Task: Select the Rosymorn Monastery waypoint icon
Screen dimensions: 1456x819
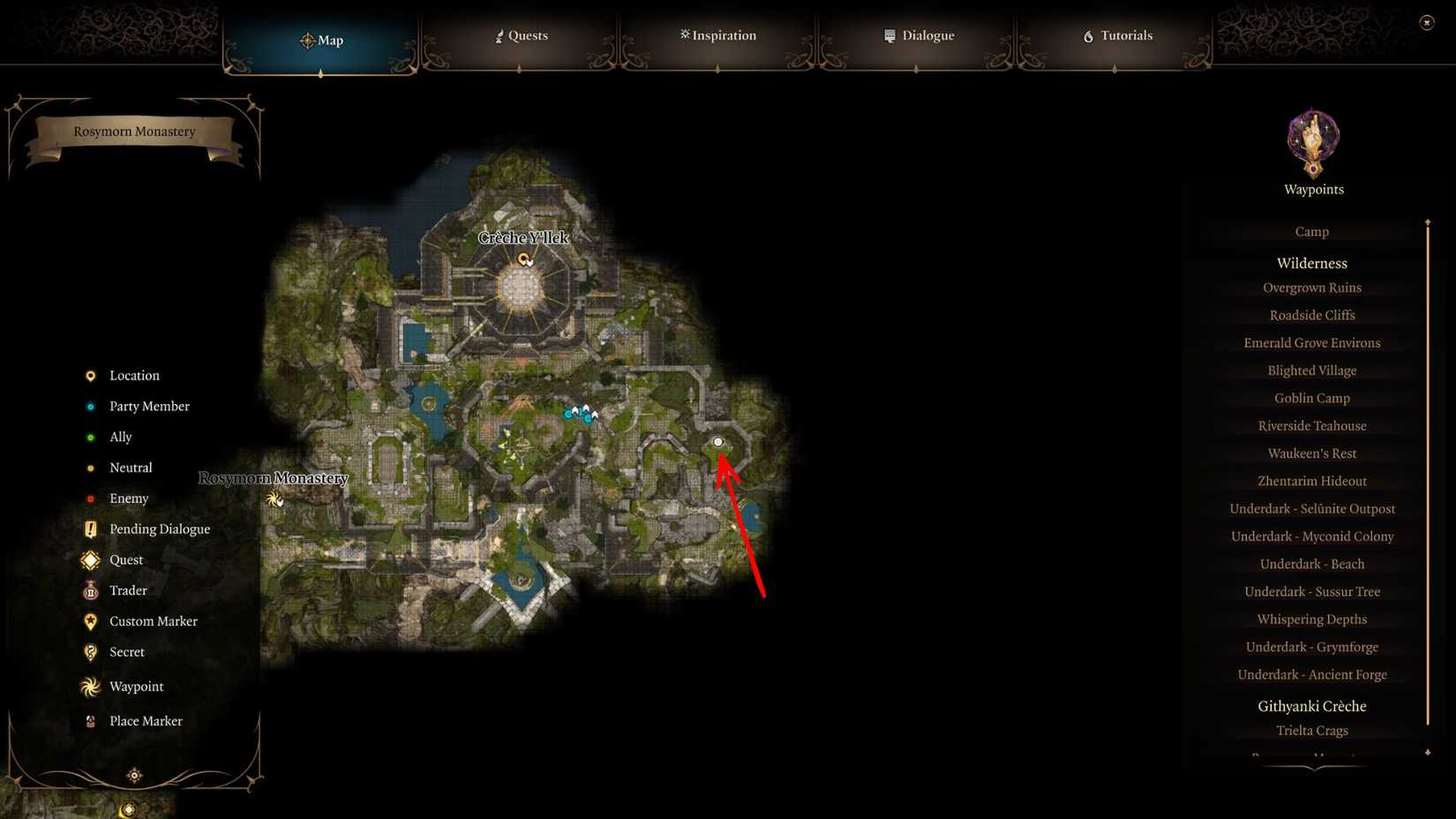Action: click(x=274, y=500)
